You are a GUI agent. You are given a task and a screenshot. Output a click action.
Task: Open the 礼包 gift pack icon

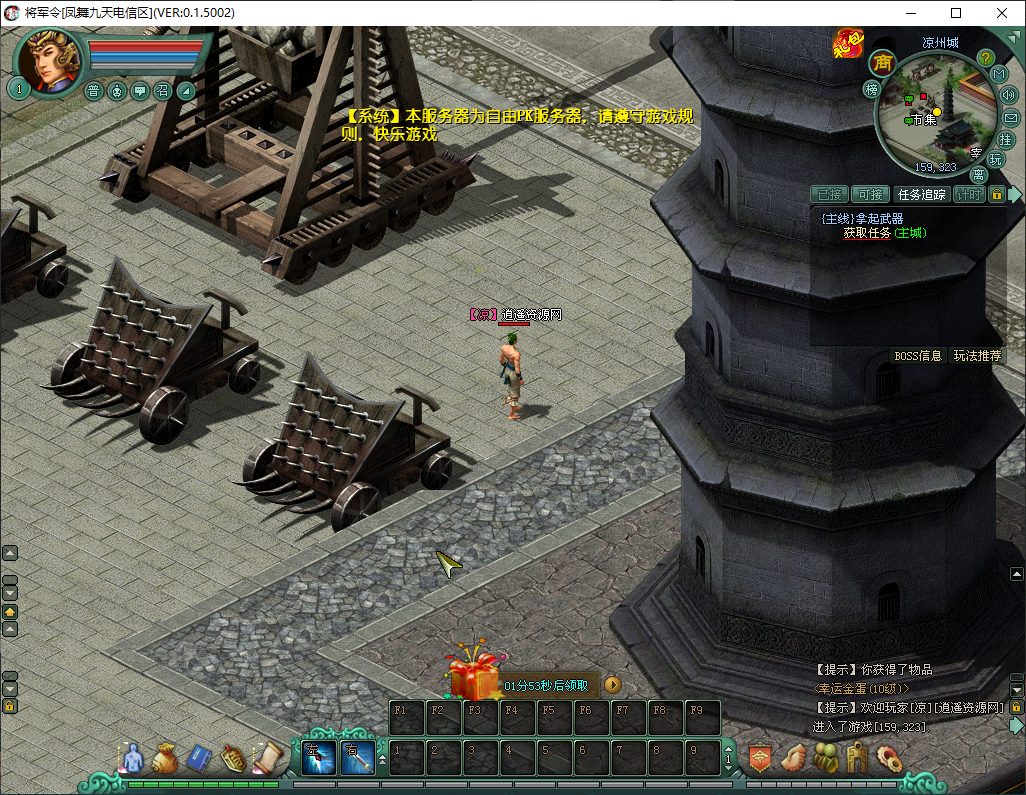click(846, 42)
